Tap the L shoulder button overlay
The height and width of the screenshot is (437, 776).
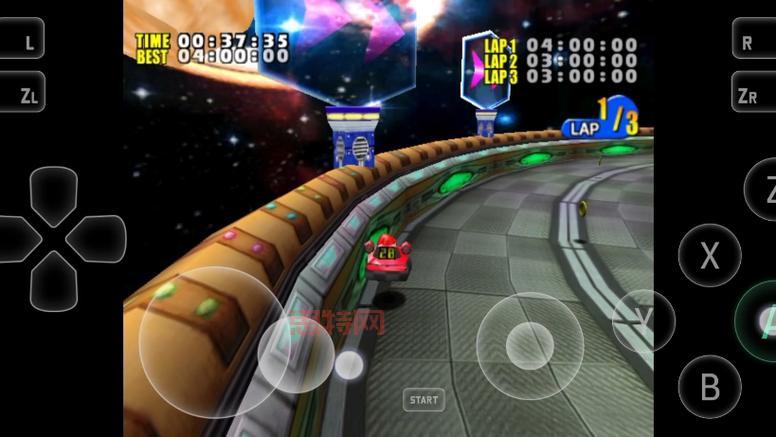[24, 42]
